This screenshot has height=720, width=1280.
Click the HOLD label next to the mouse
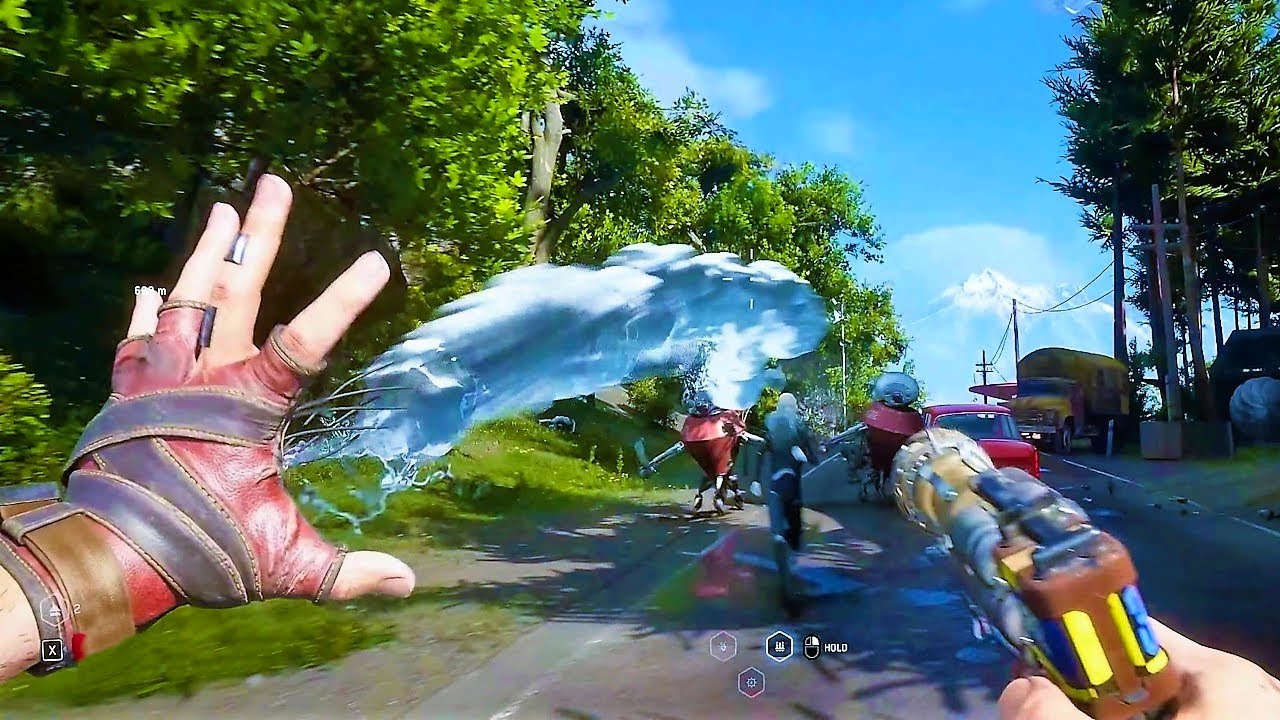coord(839,648)
